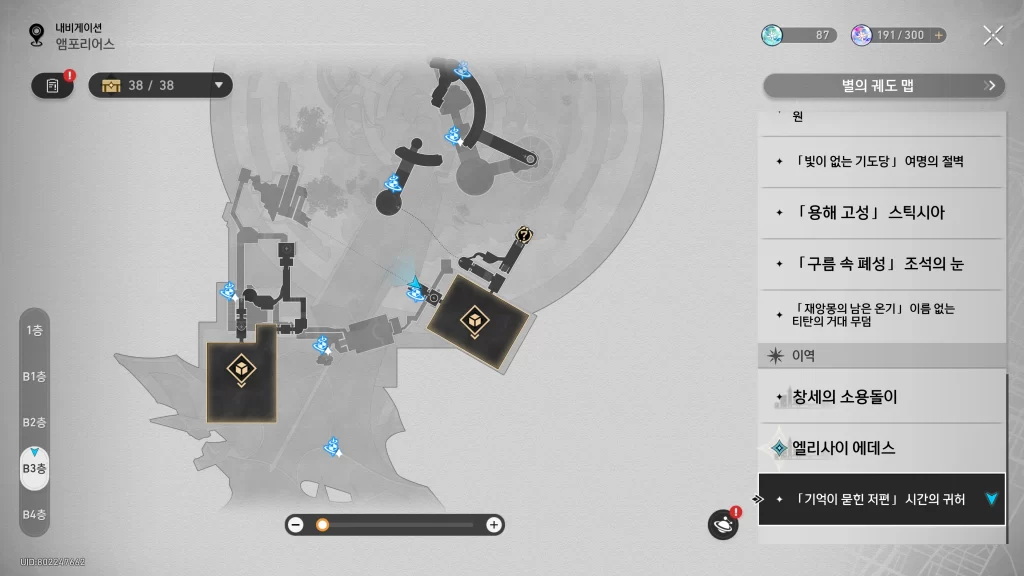Select 「빛이 없는 기도당」 여명의 절벽 location
The image size is (1024, 576).
click(x=881, y=162)
